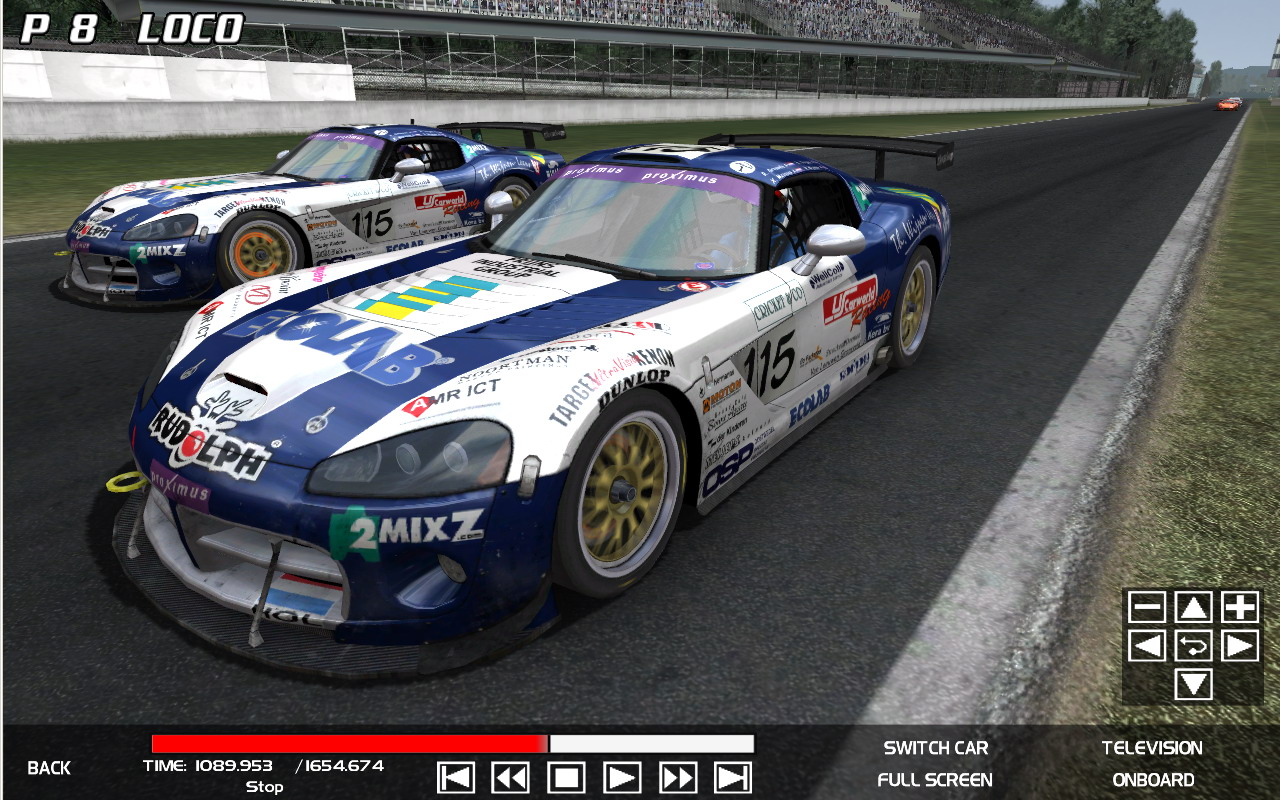The width and height of the screenshot is (1280, 800).
Task: Zoom camera out with minus button
Action: click(1147, 607)
